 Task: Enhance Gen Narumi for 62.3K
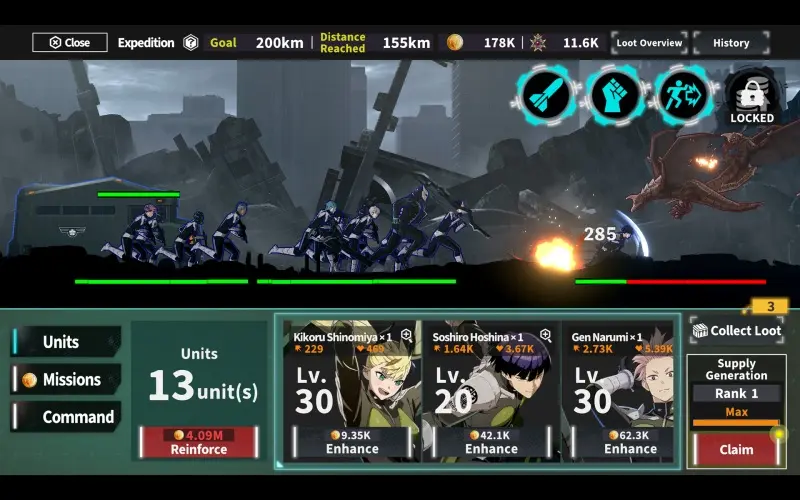[630, 442]
